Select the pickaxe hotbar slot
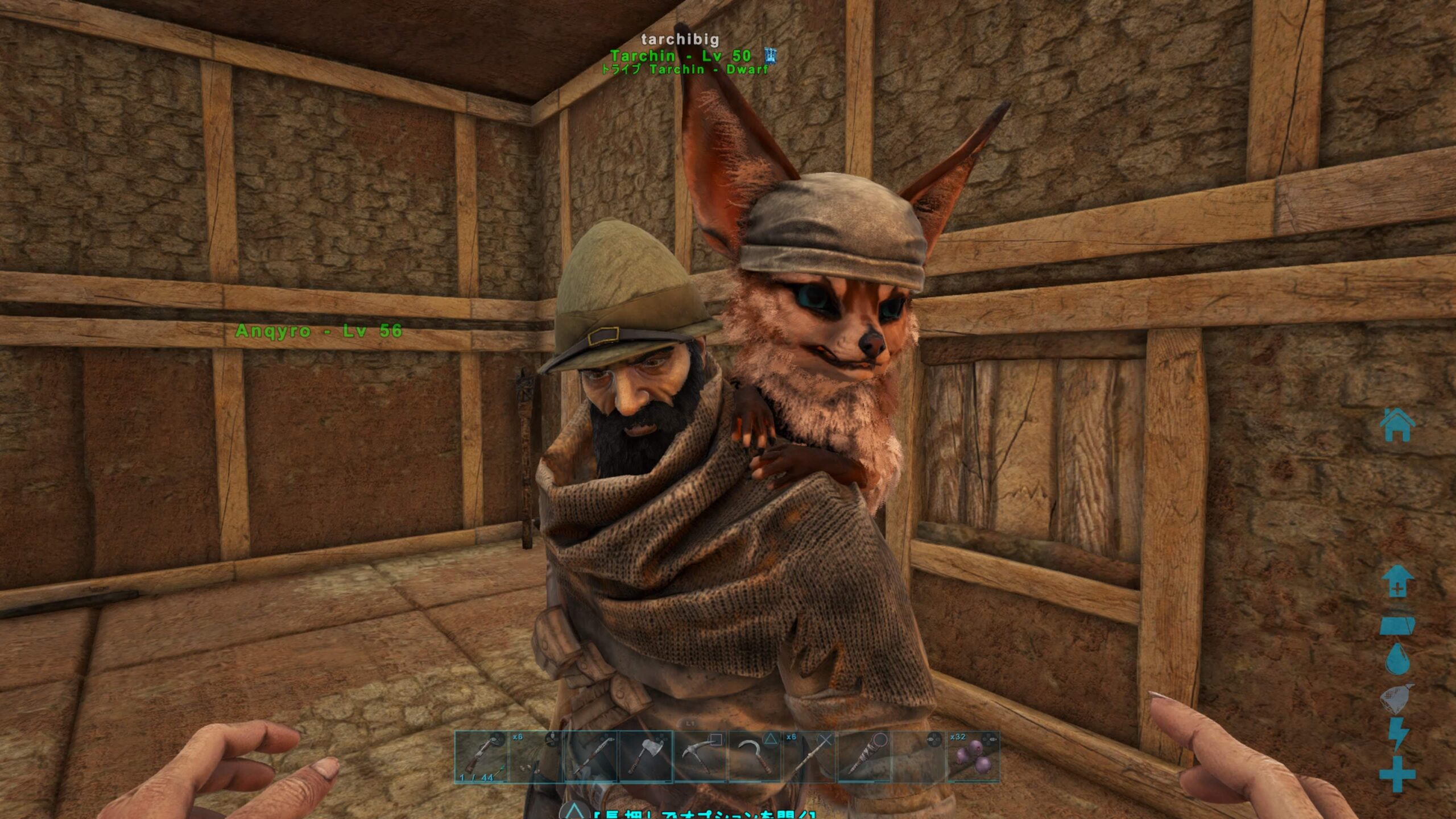Screen dimensions: 1456x819 701,757
